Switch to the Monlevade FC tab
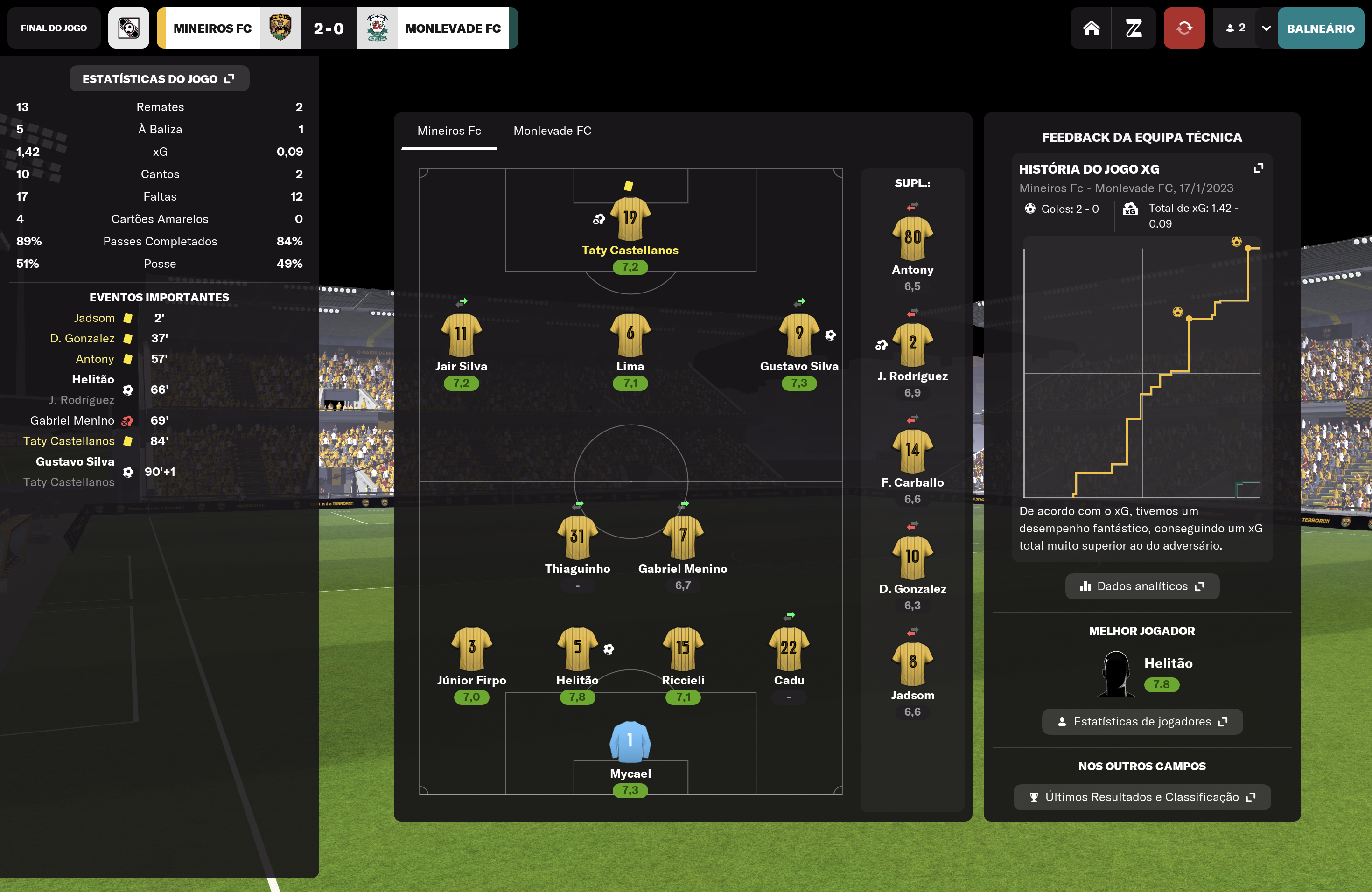 552,131
